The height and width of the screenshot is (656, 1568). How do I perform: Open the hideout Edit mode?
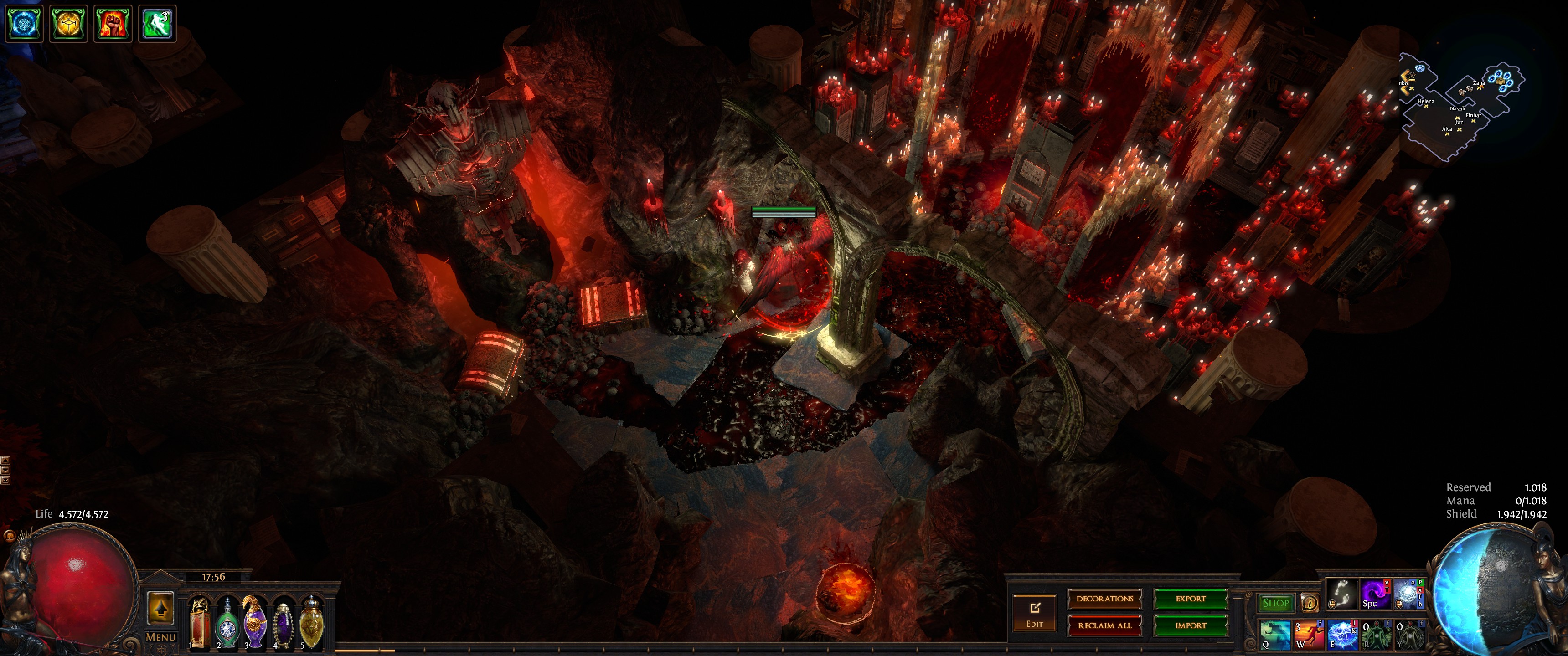tap(1034, 613)
